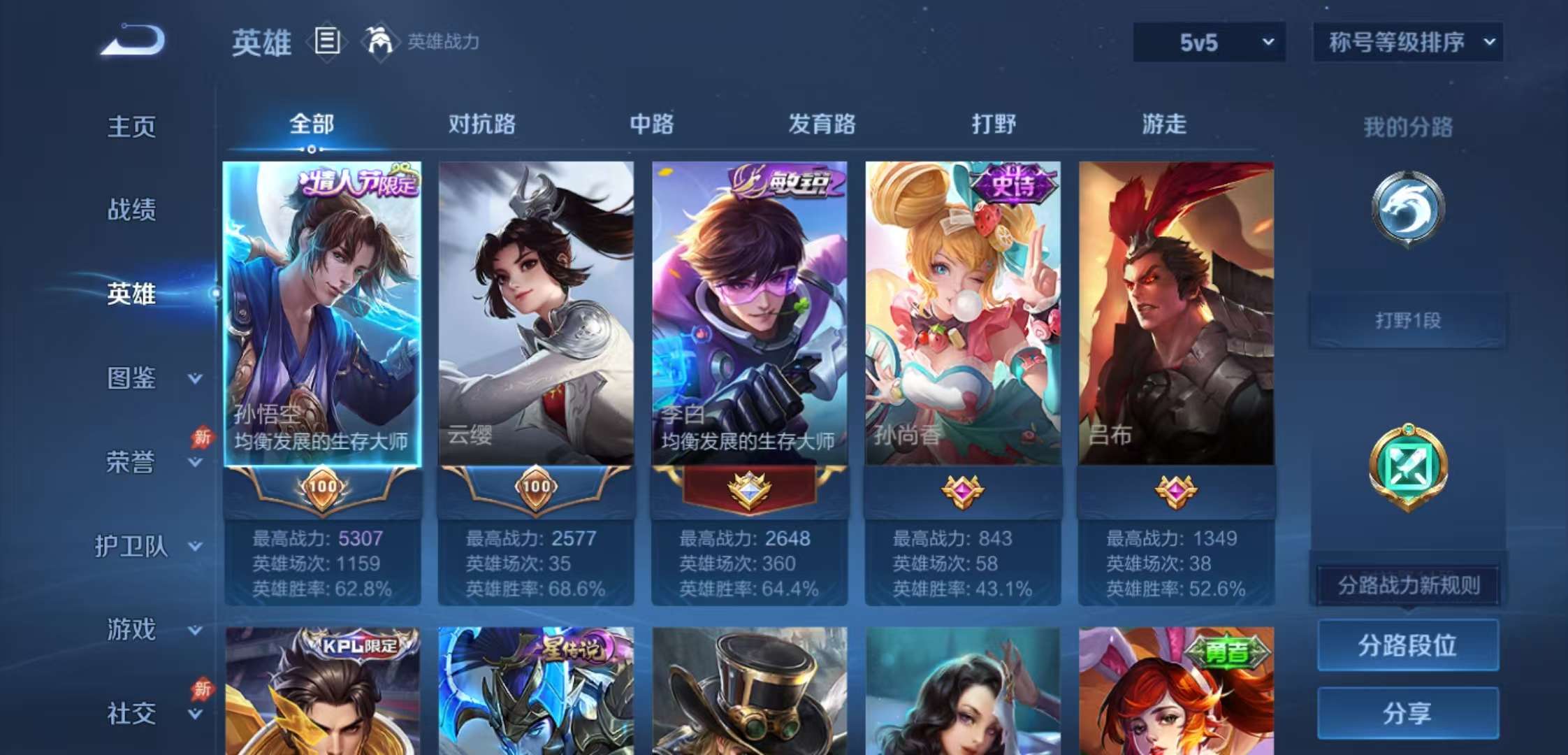Click the rank badge below 李白's card
This screenshot has width=1568, height=755.
coord(751,489)
